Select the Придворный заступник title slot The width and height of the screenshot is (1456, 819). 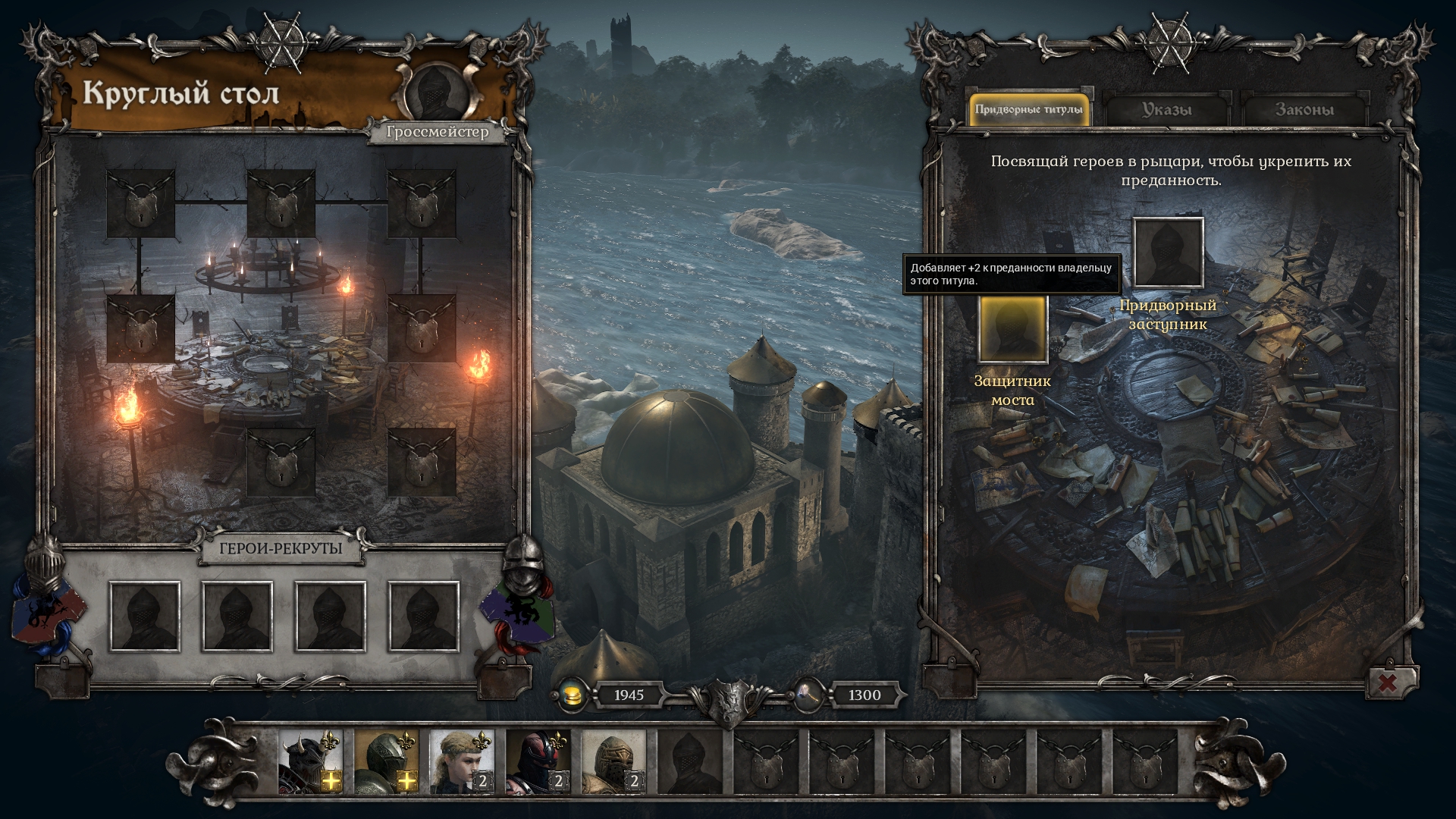click(1168, 253)
